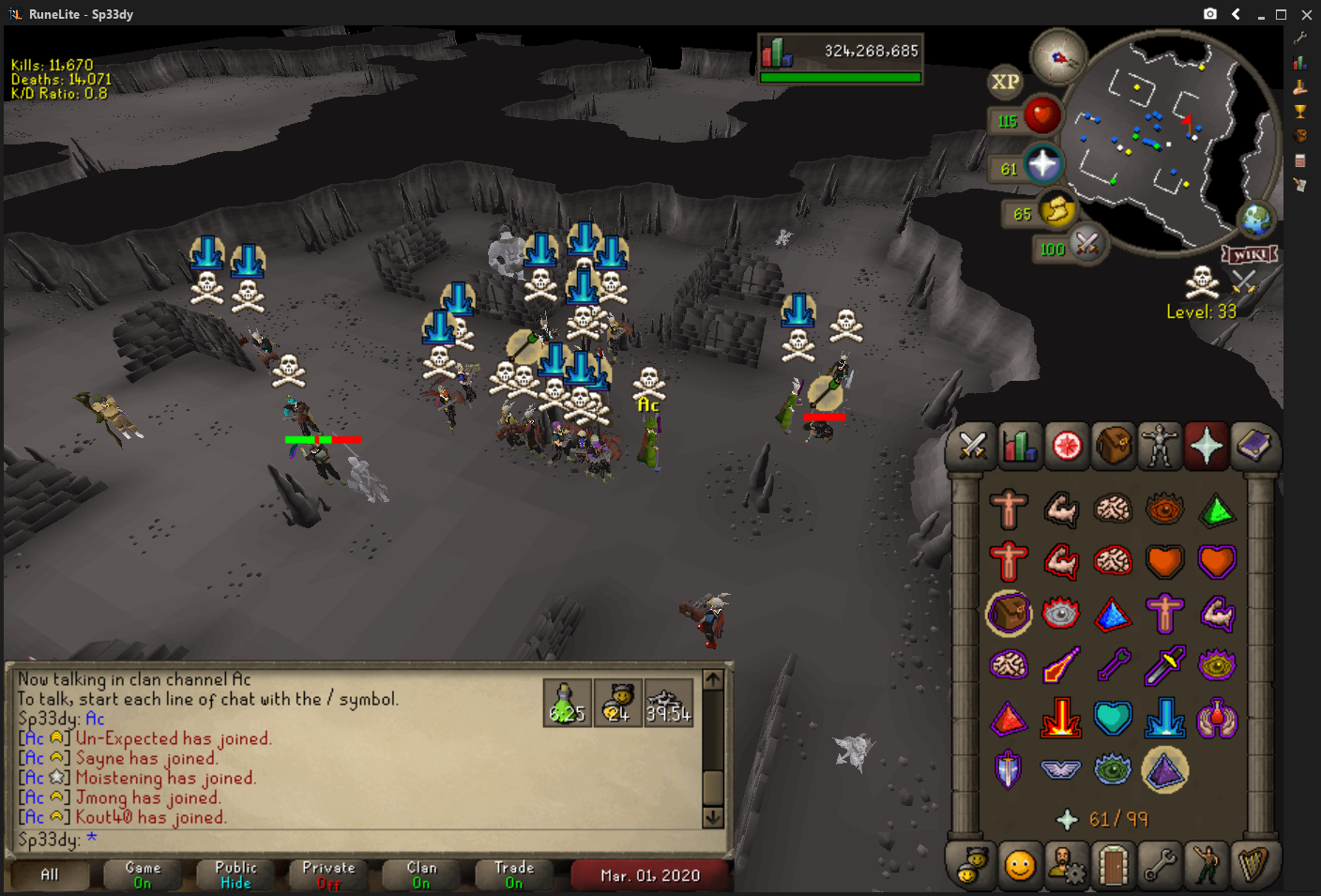Open the world map globe

(x=1256, y=221)
